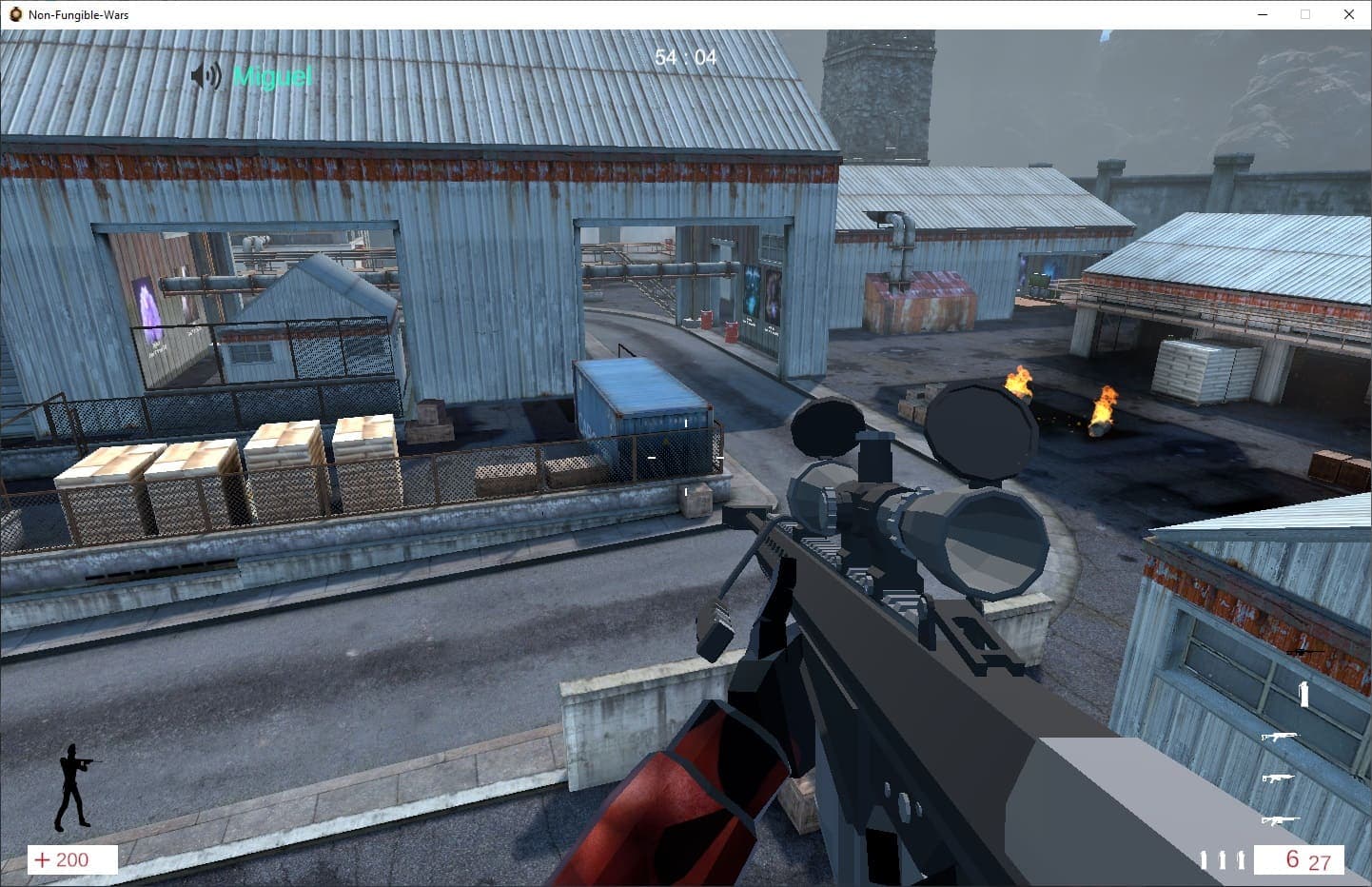
Task: Click the ammo counter showing 6
Action: (x=1292, y=857)
